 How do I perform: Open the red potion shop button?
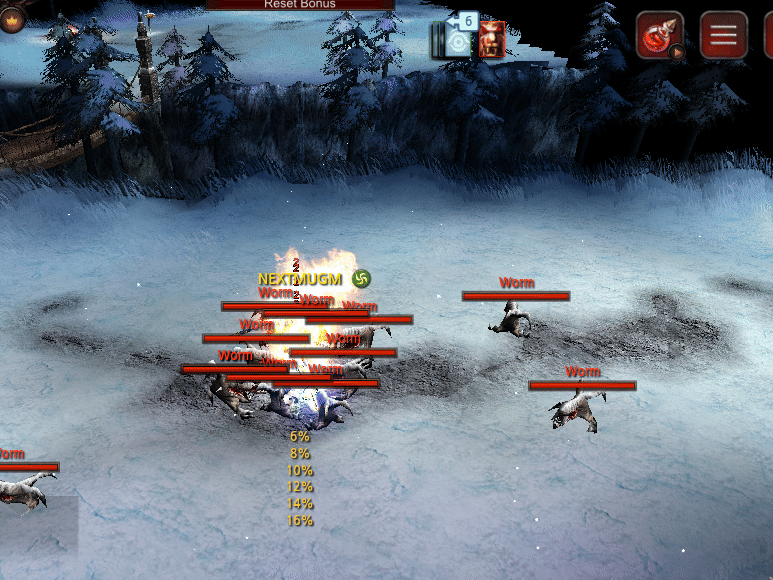click(x=660, y=36)
